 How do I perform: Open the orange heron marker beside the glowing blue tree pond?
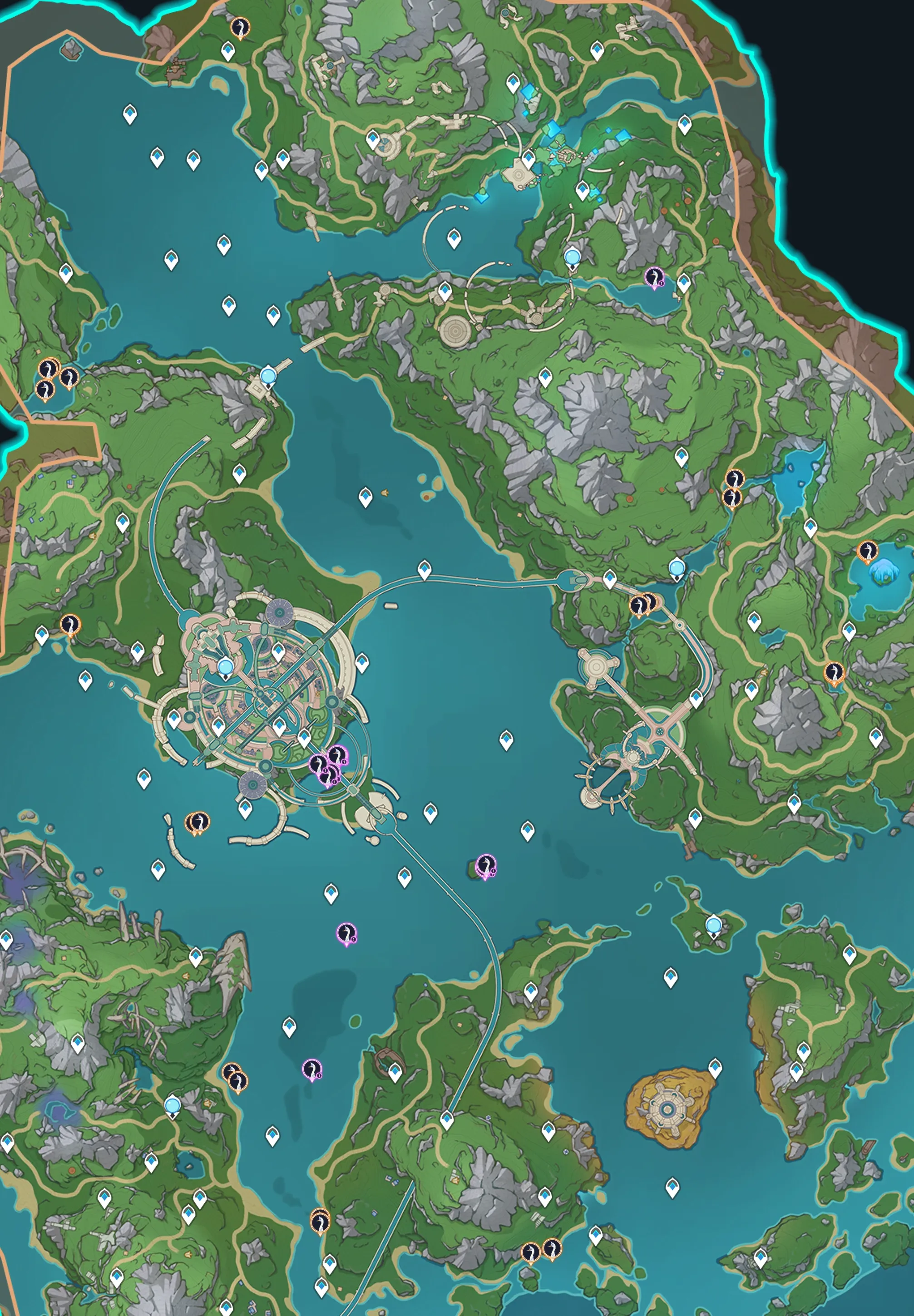point(867,551)
